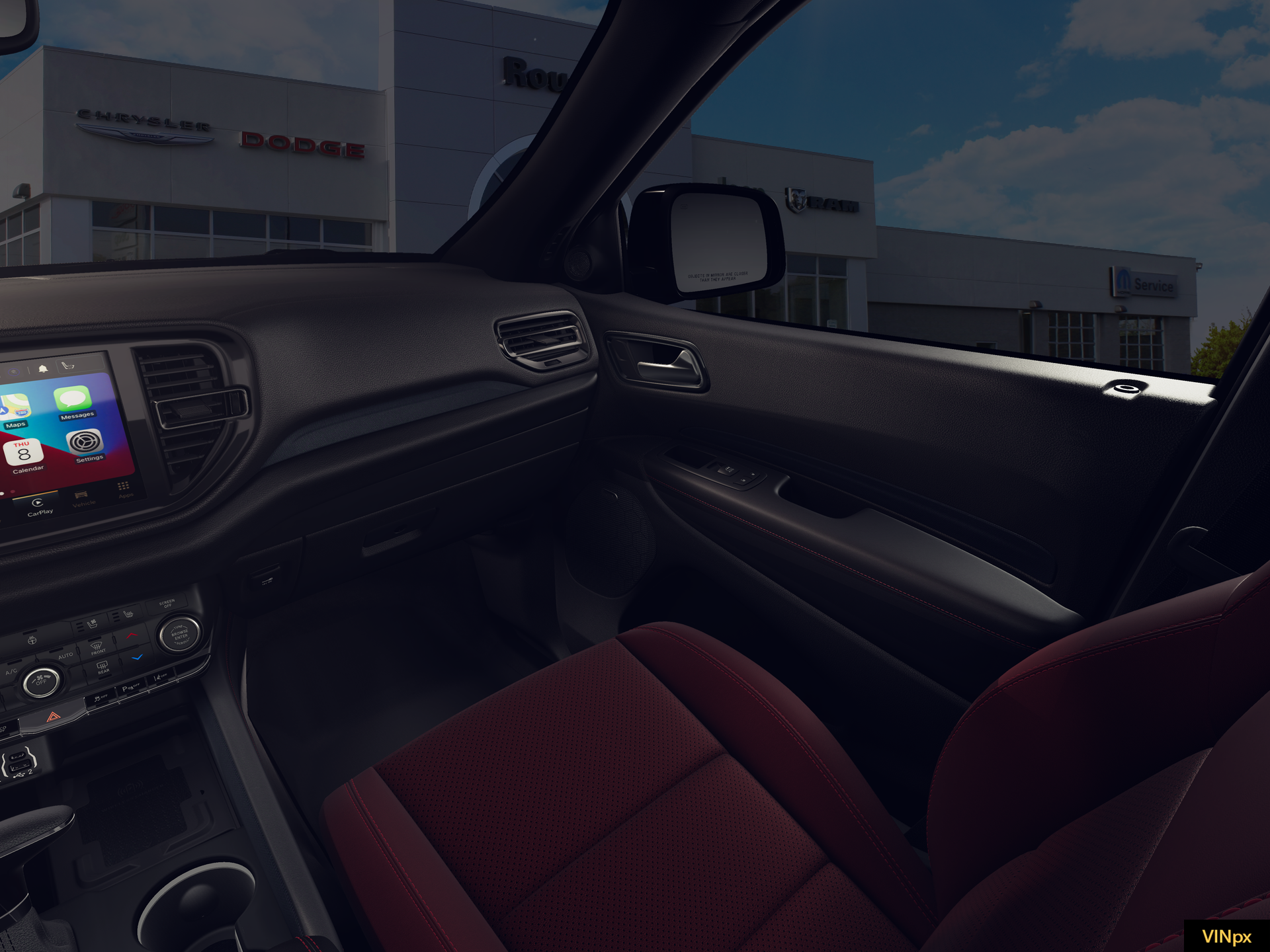Tap the red up arrow to raise temperature
Screen dimensions: 1270x952
coord(132,635)
